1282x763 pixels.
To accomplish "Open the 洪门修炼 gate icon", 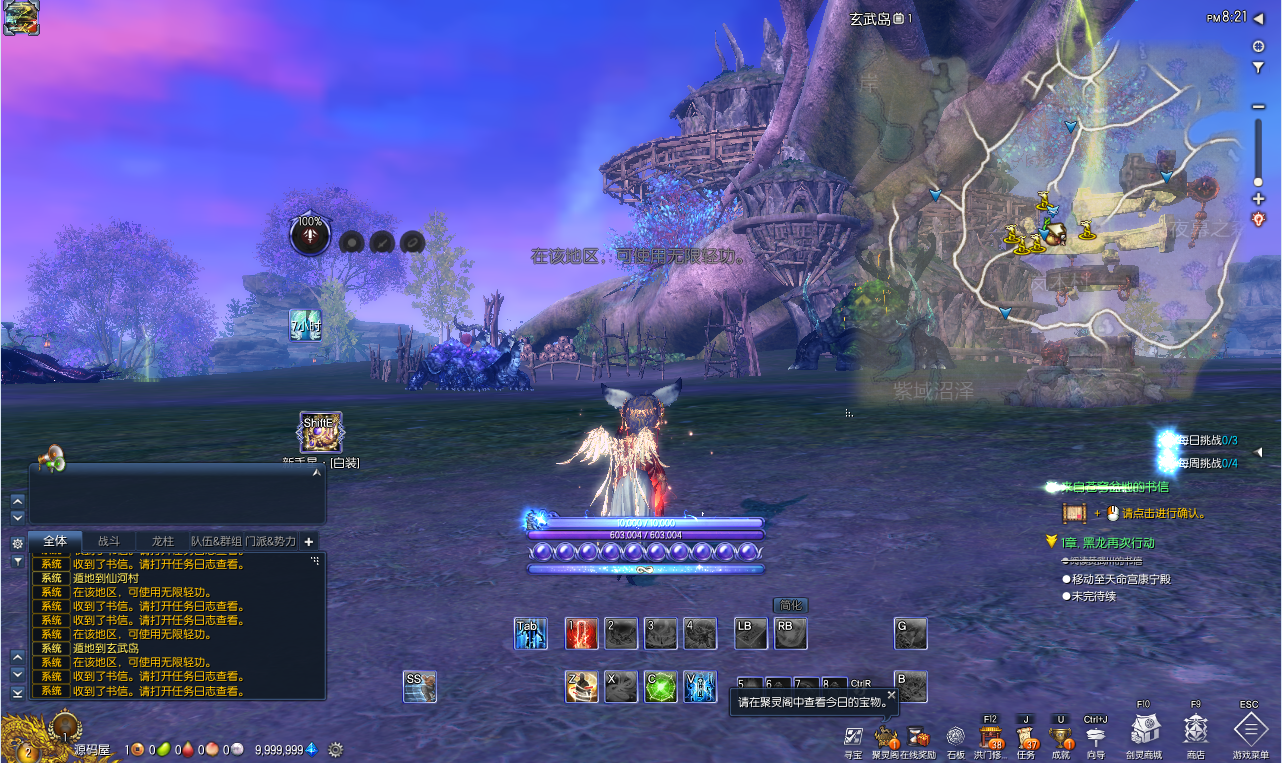I will click(991, 738).
